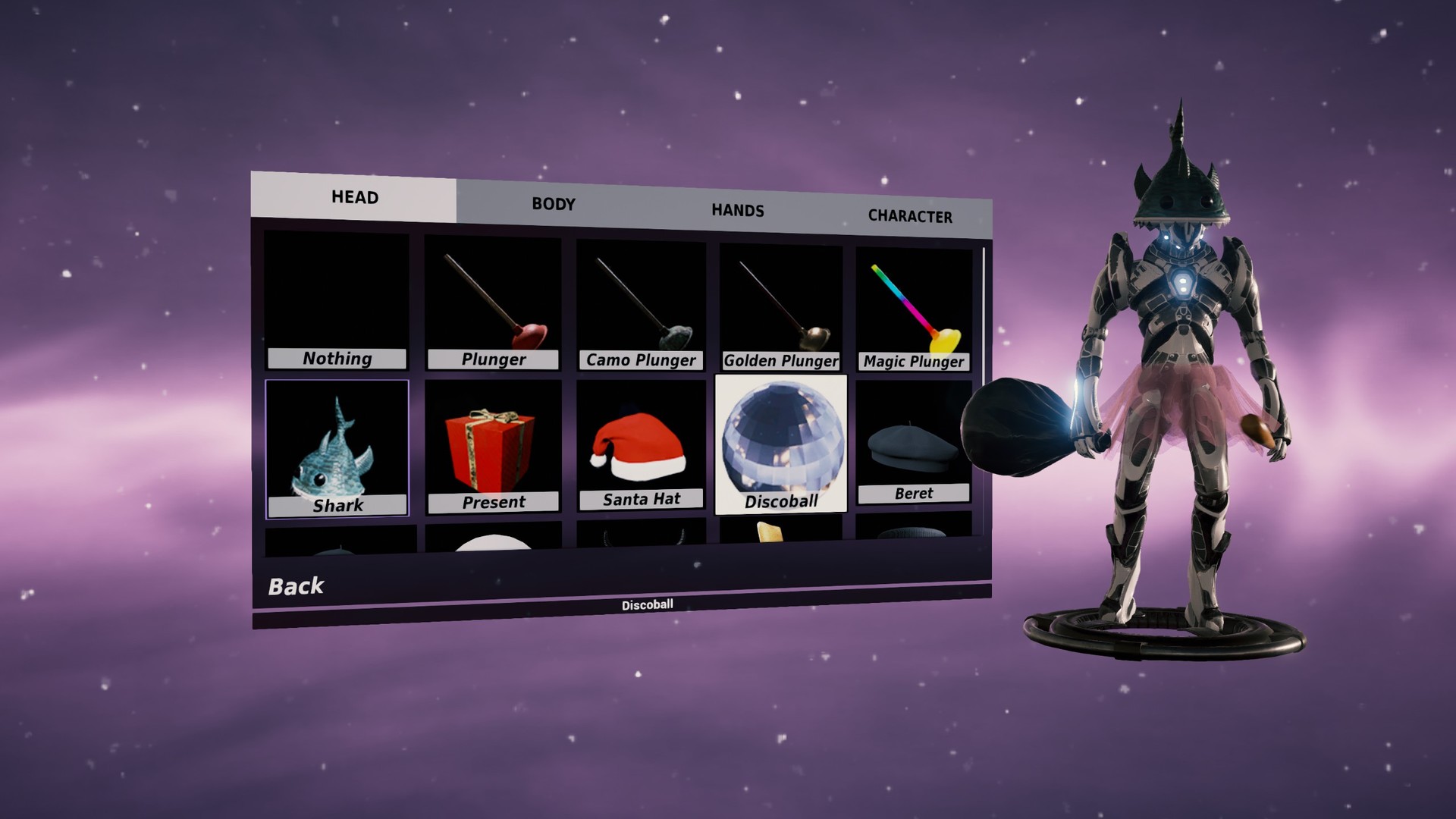
Task: Select the HANDS tab
Action: tap(737, 210)
